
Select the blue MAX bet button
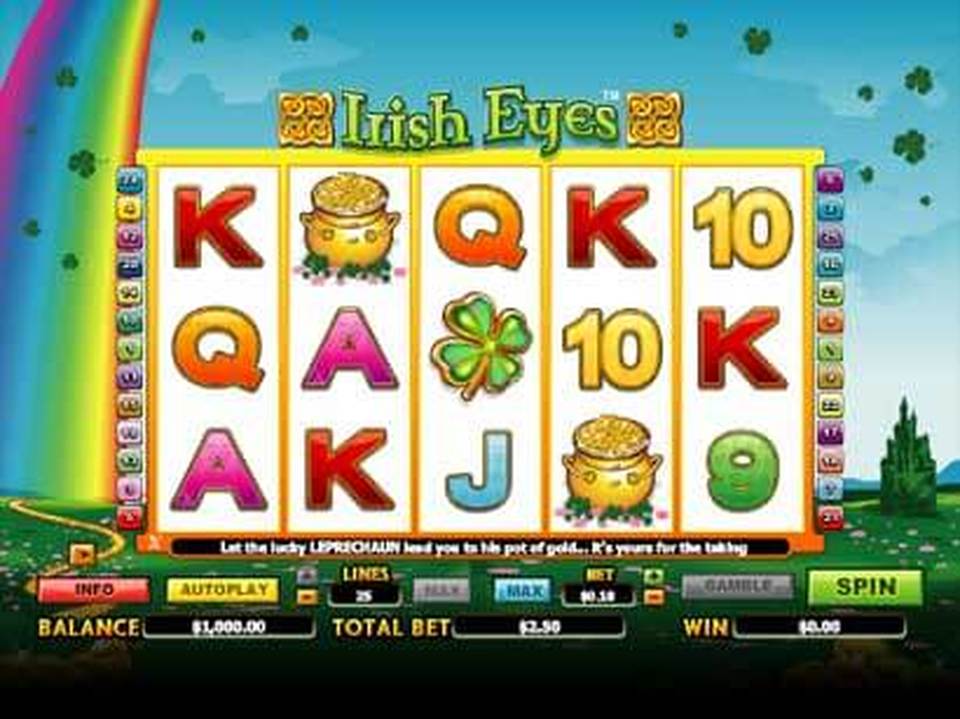coord(522,590)
